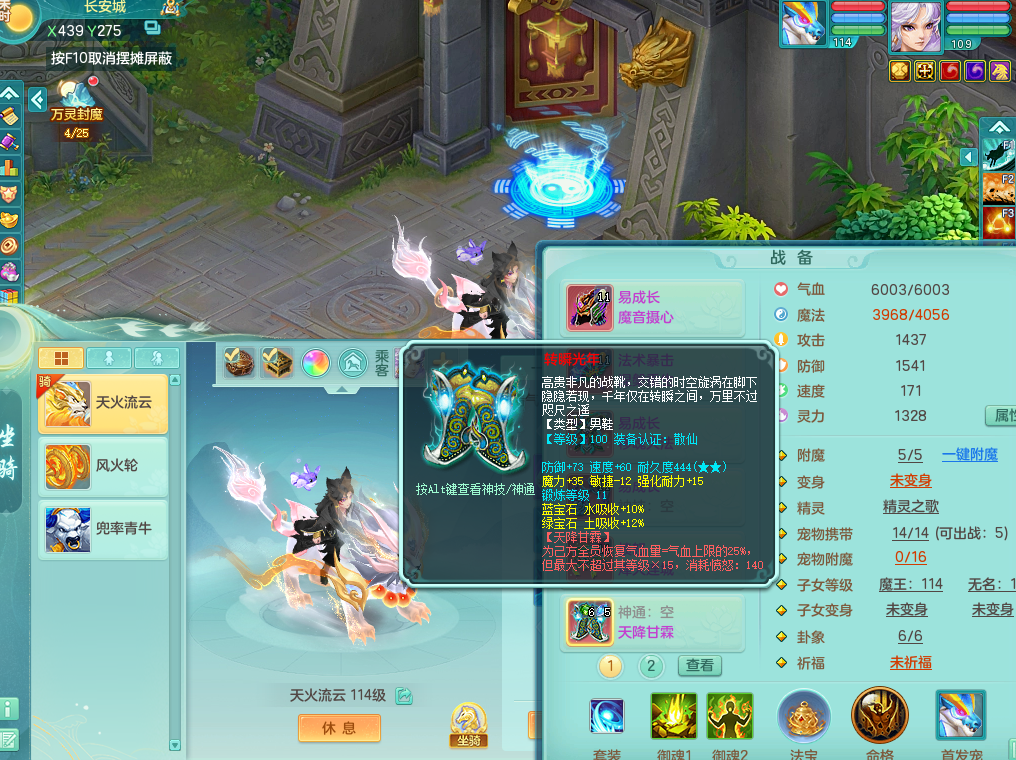Choose the 风火轮 mount from the list
The height and width of the screenshot is (760, 1016).
[102, 466]
